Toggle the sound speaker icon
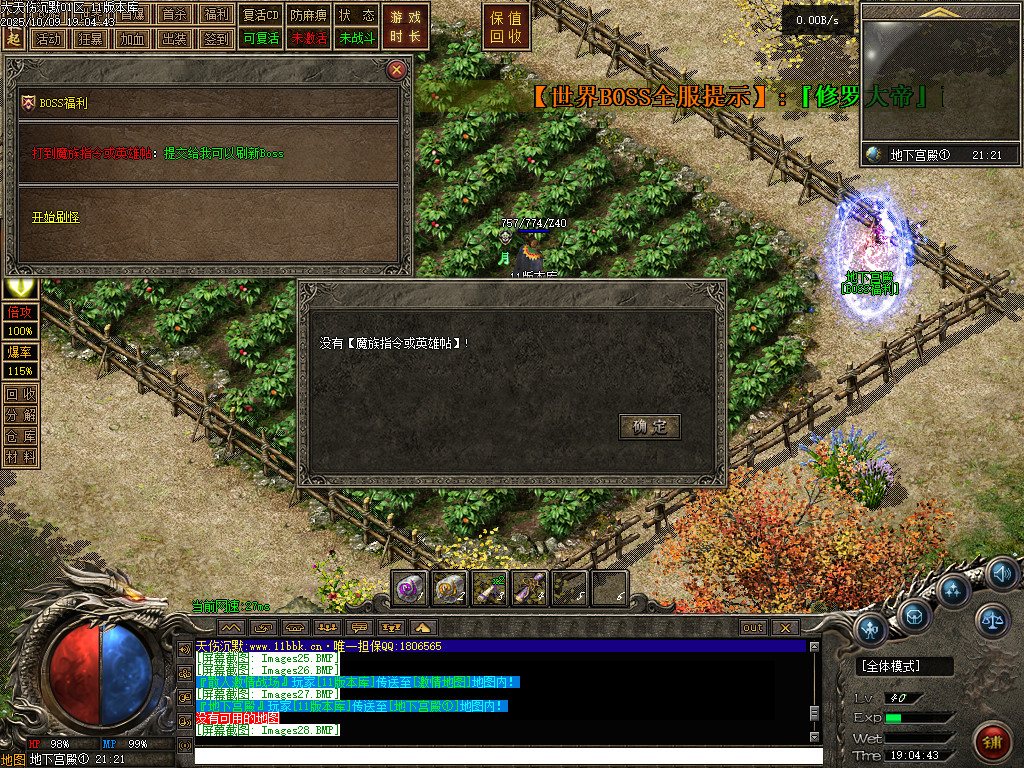 tap(1001, 574)
